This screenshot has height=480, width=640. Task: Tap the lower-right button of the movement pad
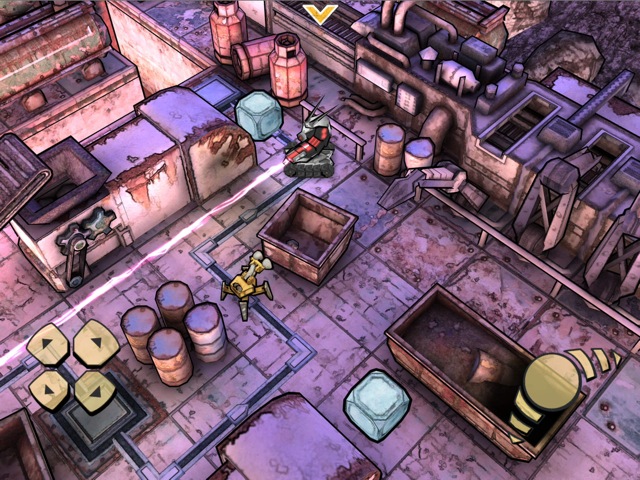[95, 390]
